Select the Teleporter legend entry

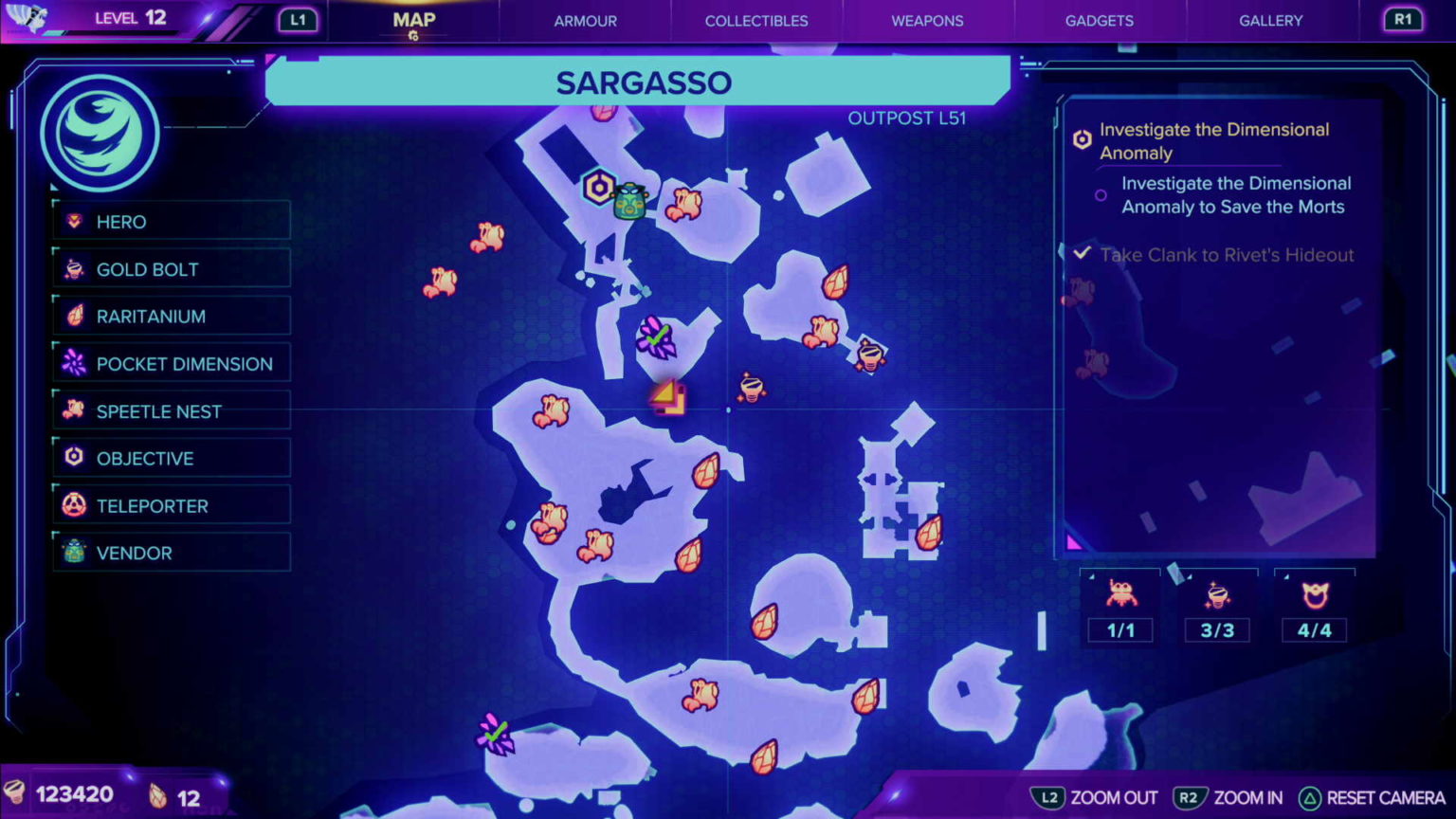172,506
